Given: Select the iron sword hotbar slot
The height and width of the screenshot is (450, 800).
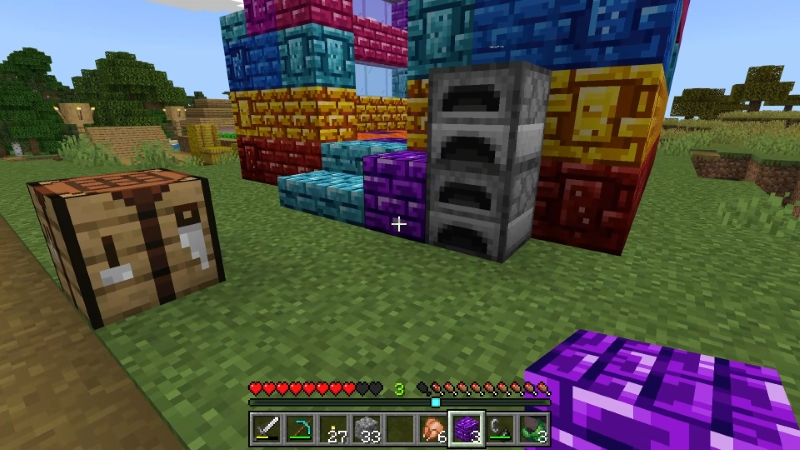Looking at the screenshot, I should click(266, 428).
